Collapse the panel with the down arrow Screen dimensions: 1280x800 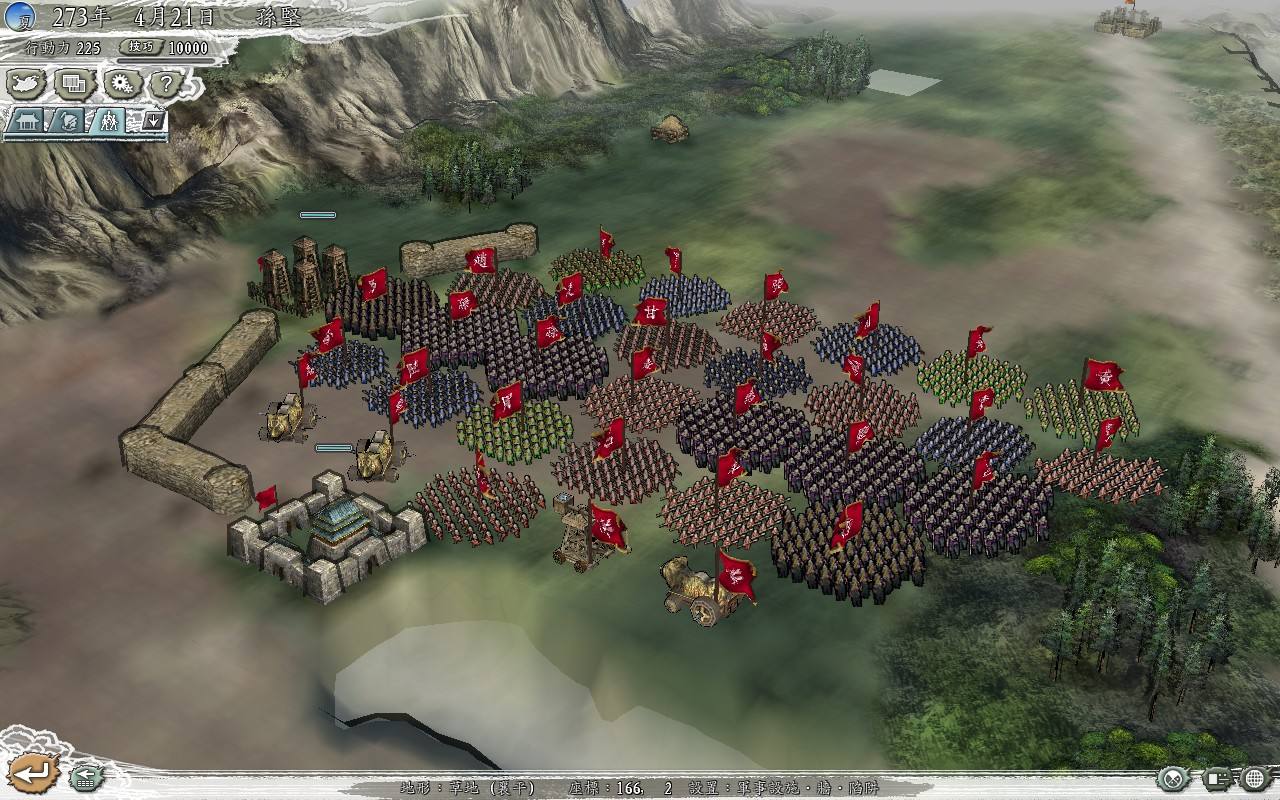tap(153, 121)
